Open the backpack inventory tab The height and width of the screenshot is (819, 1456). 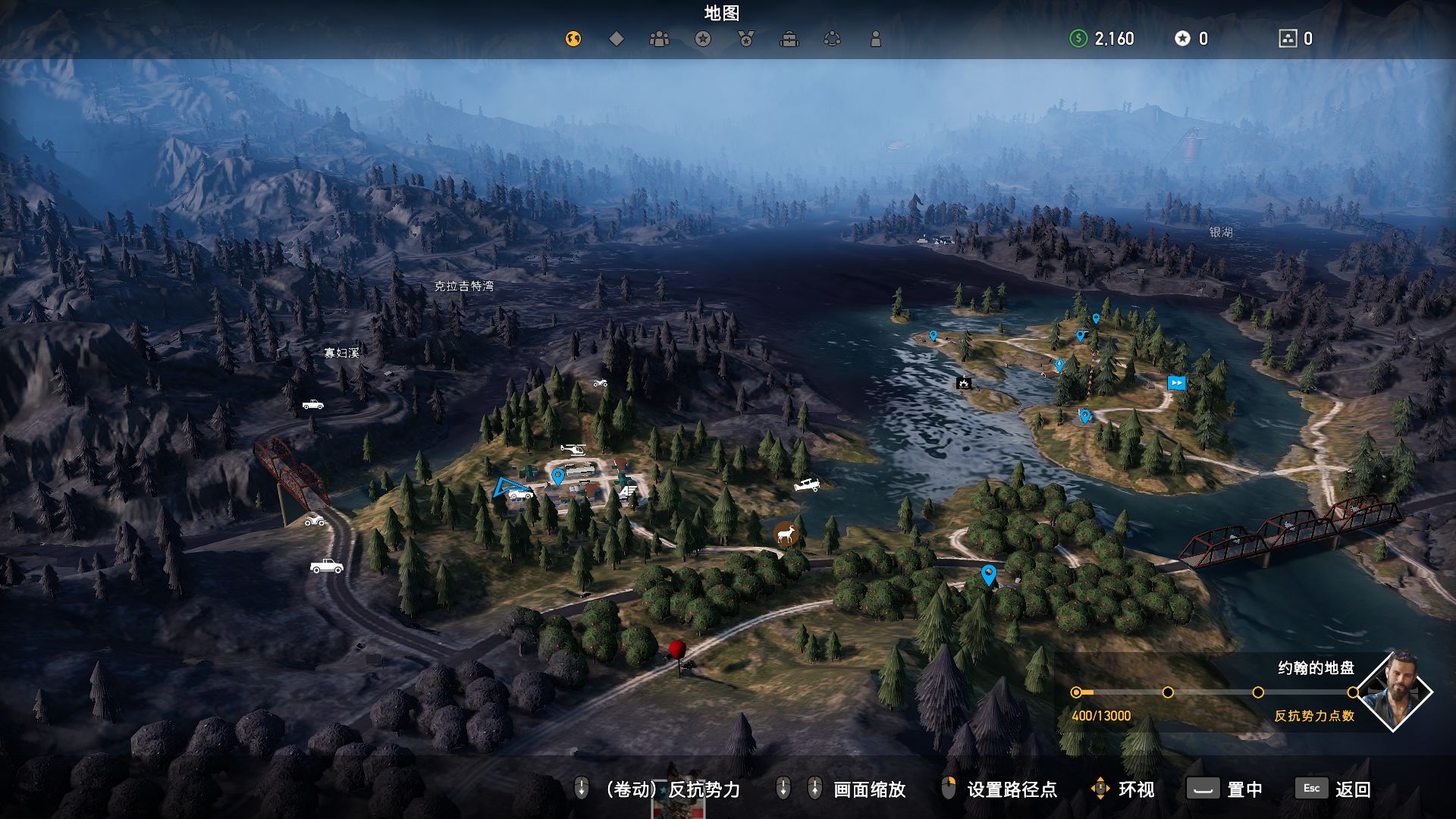(789, 39)
